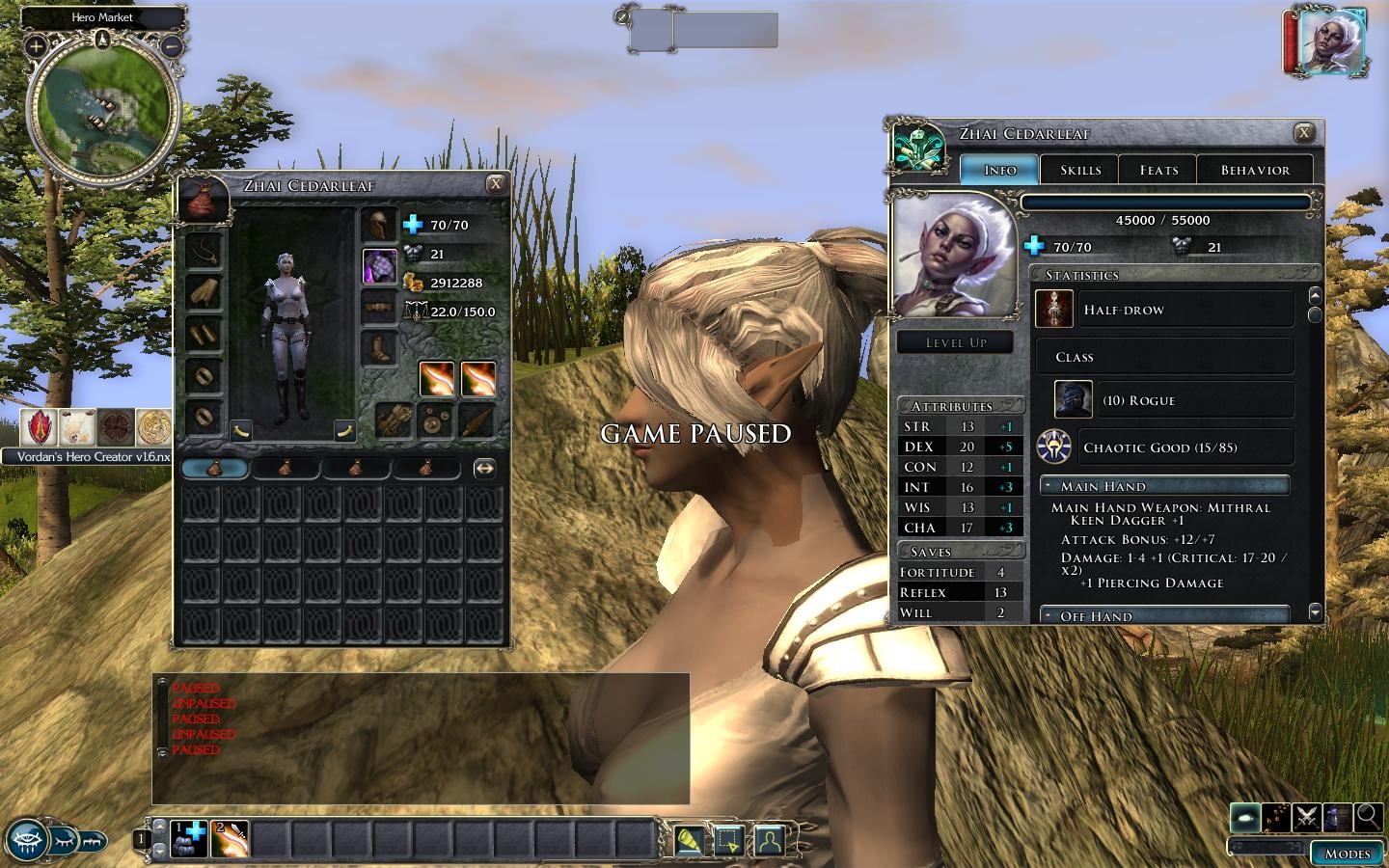The width and height of the screenshot is (1389, 868).
Task: Switch to the Skills tab
Action: (x=1080, y=170)
